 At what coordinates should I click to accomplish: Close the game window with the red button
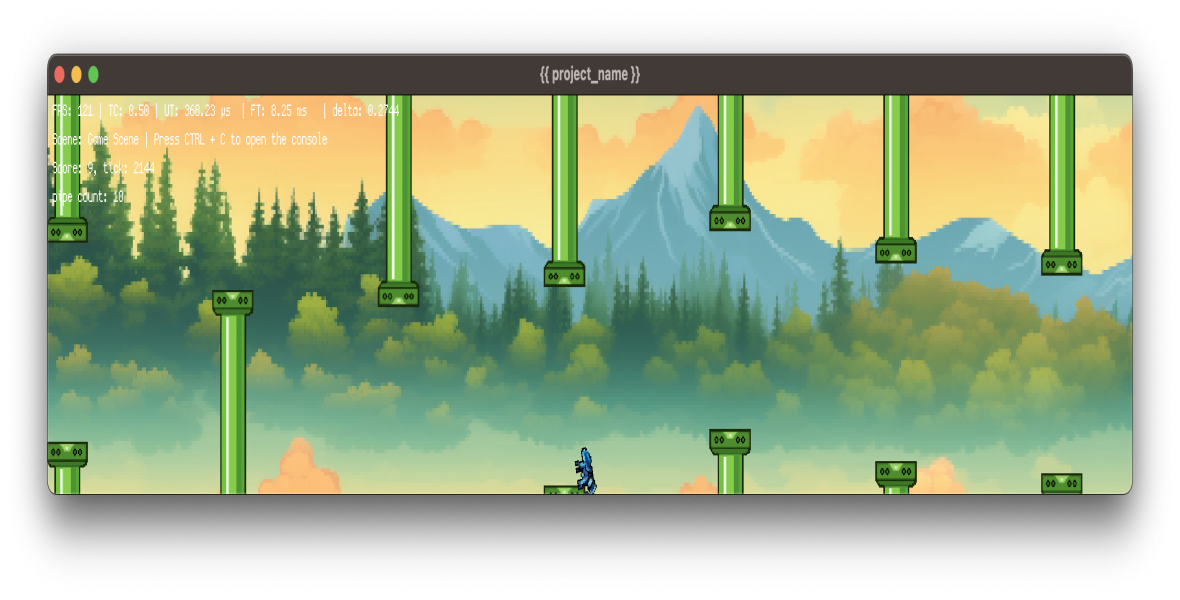pyautogui.click(x=60, y=75)
